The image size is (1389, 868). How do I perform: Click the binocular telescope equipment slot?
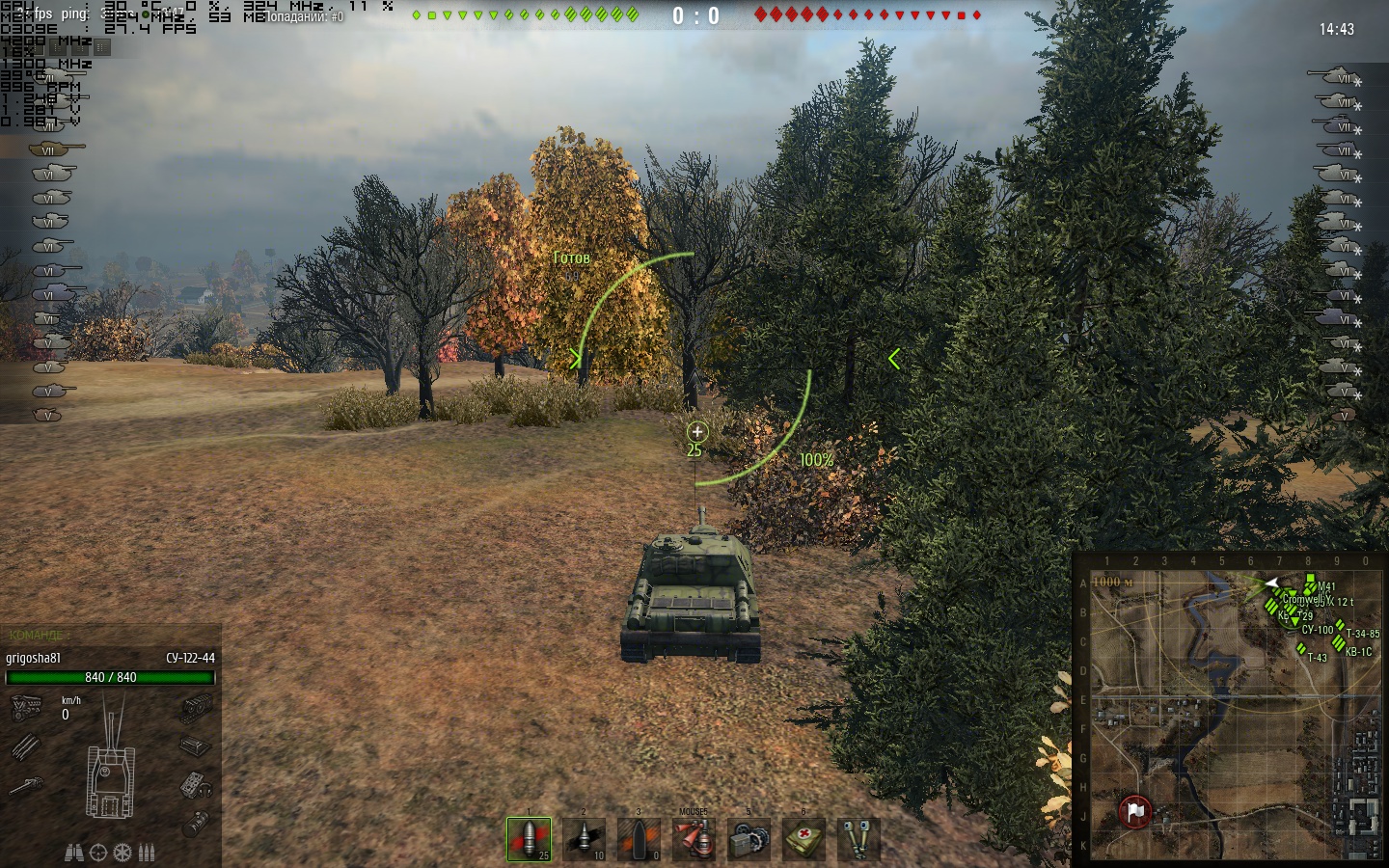click(858, 838)
